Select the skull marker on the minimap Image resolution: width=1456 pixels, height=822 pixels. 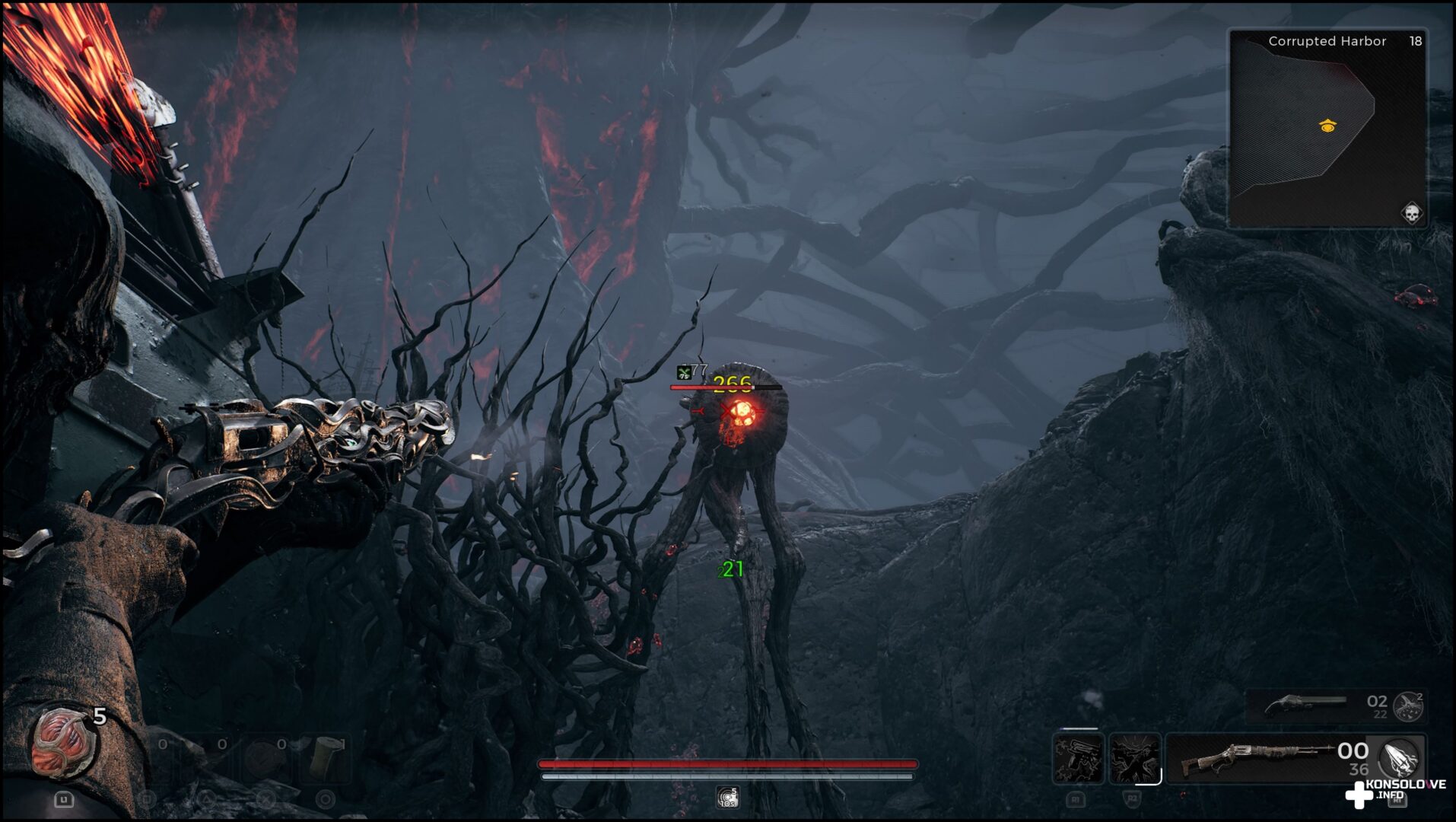[1411, 213]
